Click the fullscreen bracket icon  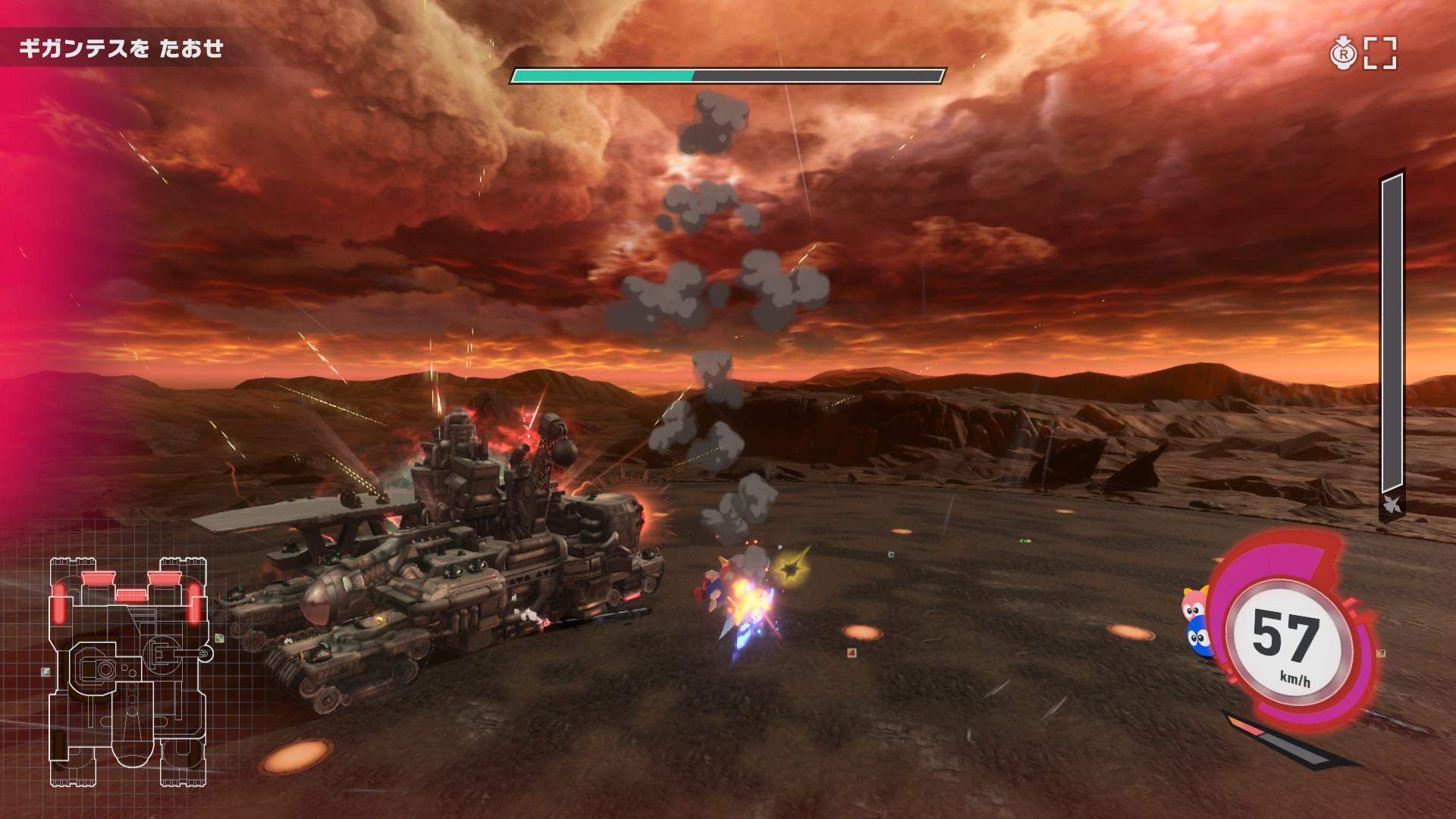tap(1379, 53)
